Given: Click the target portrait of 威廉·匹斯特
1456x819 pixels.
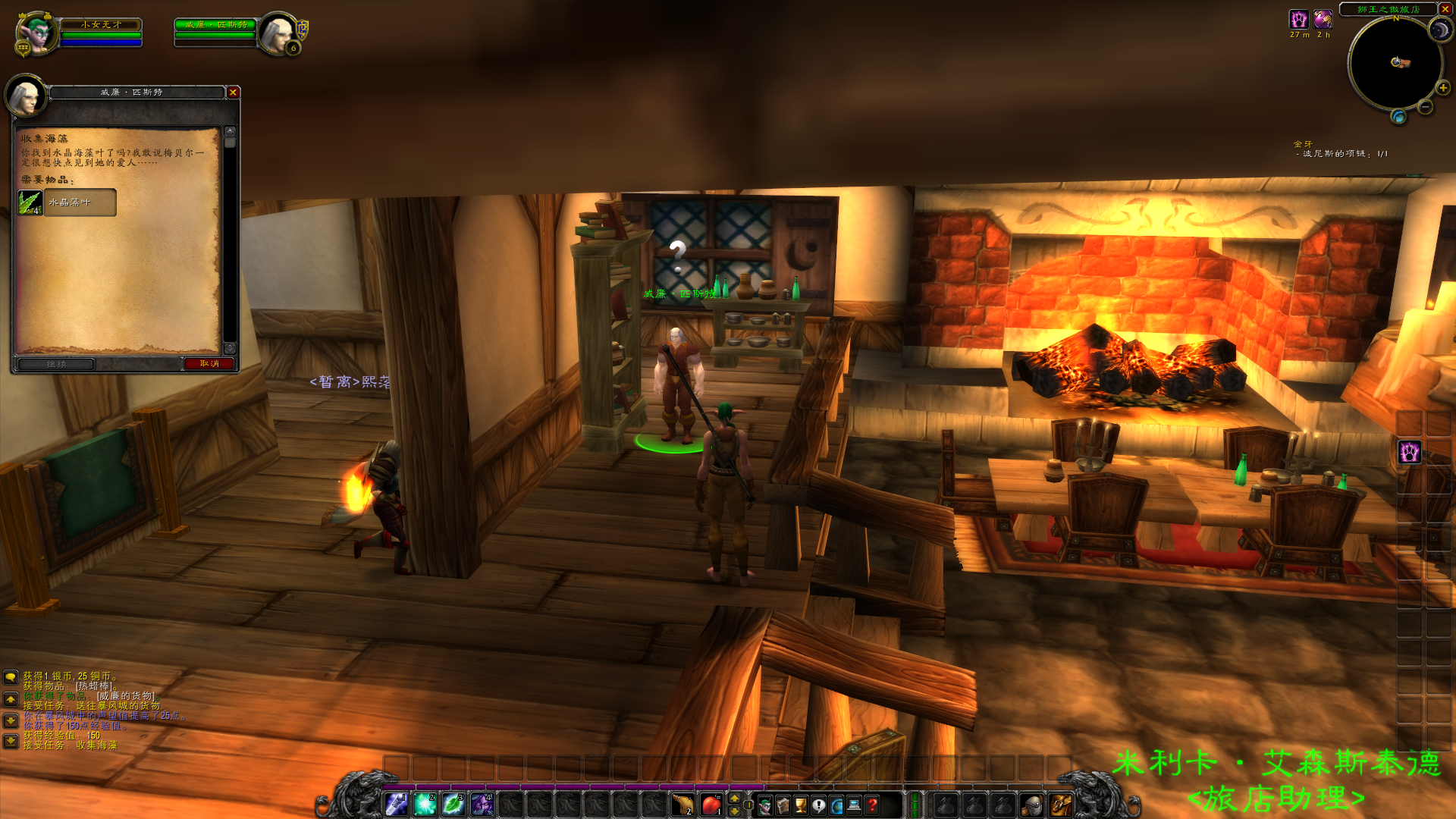Looking at the screenshot, I should tap(278, 33).
